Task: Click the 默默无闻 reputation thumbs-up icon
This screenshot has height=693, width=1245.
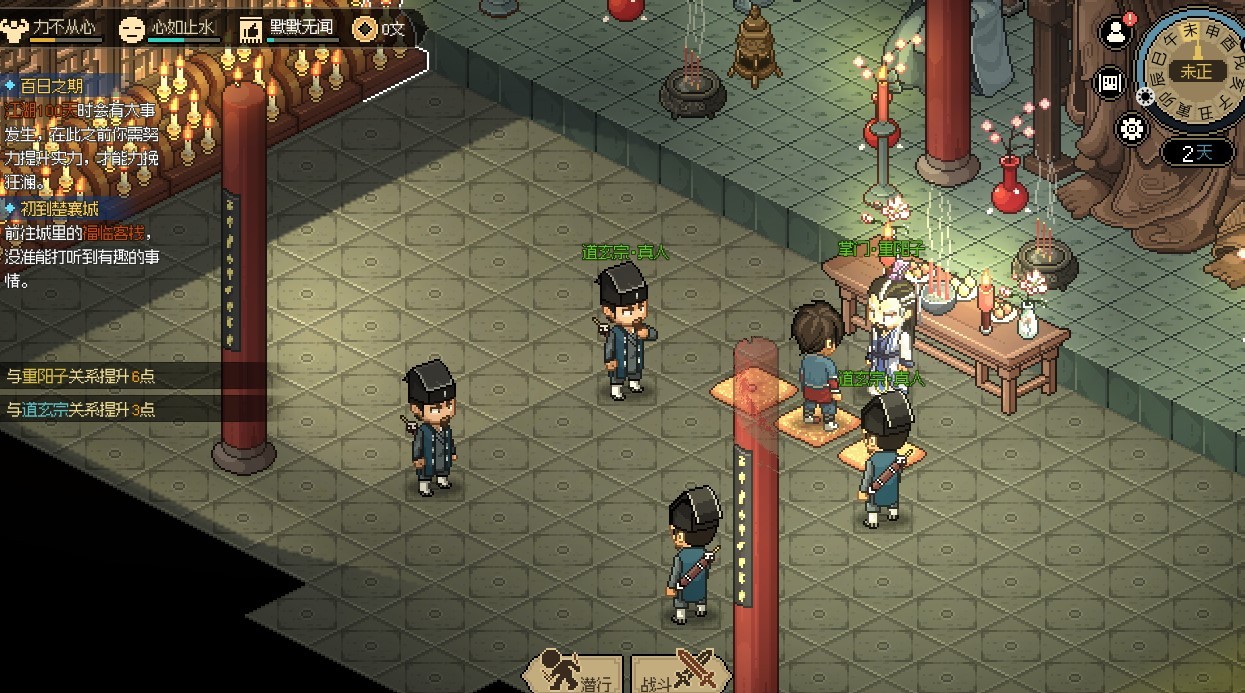Action: tap(250, 28)
